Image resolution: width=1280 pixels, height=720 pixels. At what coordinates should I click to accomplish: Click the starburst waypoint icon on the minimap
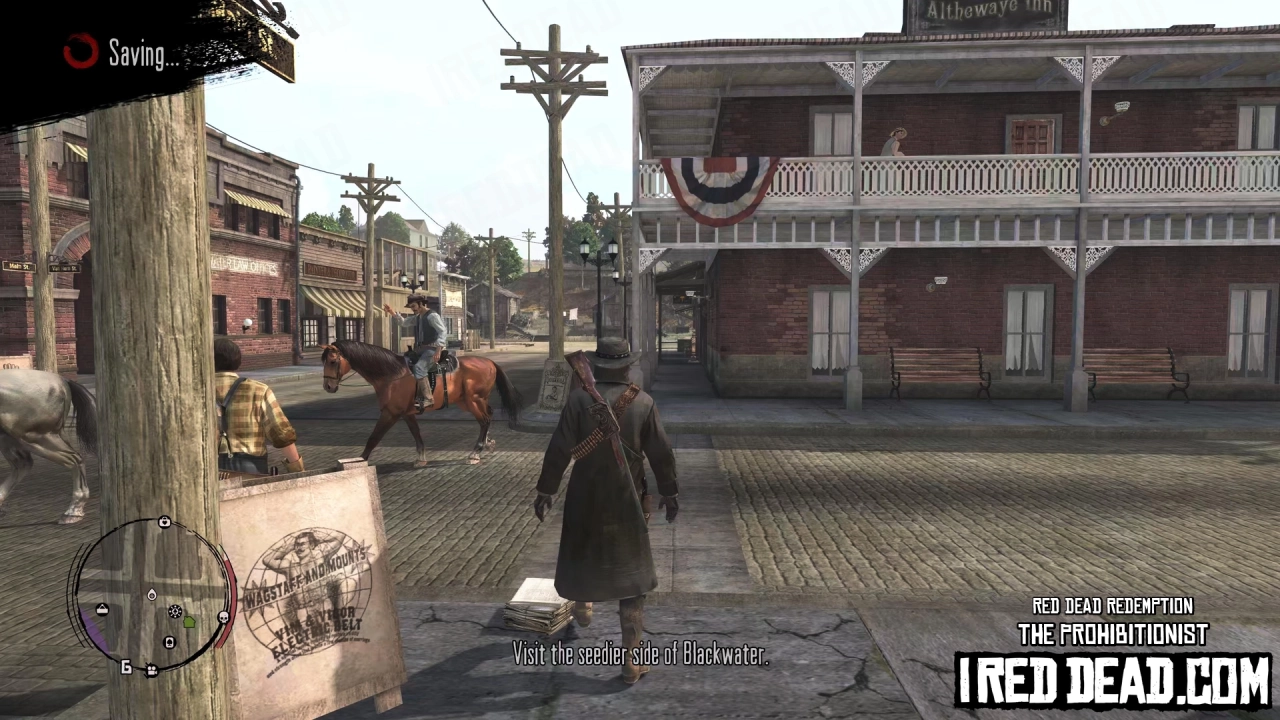point(175,612)
